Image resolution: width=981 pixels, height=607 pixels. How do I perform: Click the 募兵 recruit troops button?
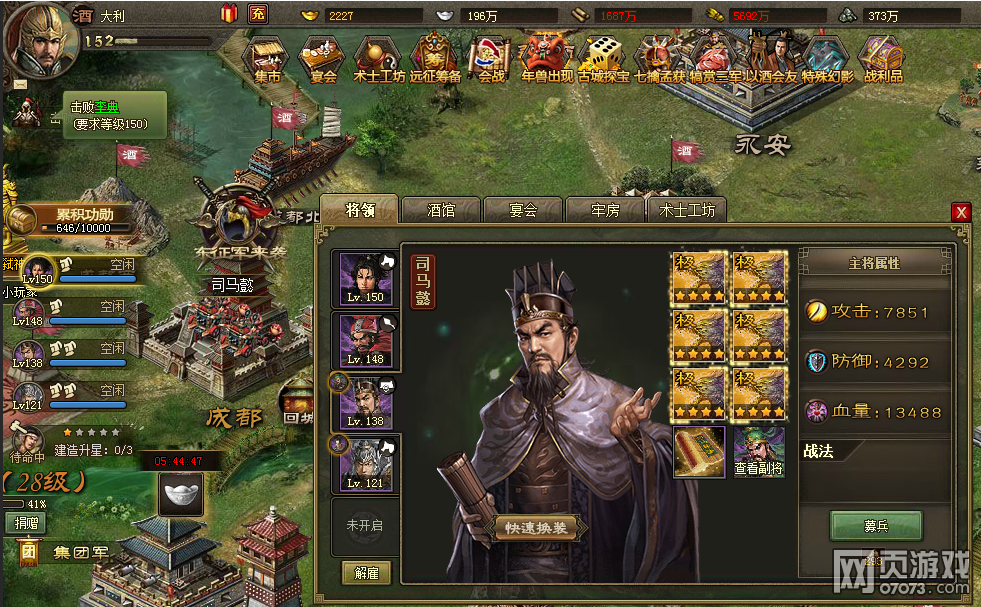(x=876, y=526)
